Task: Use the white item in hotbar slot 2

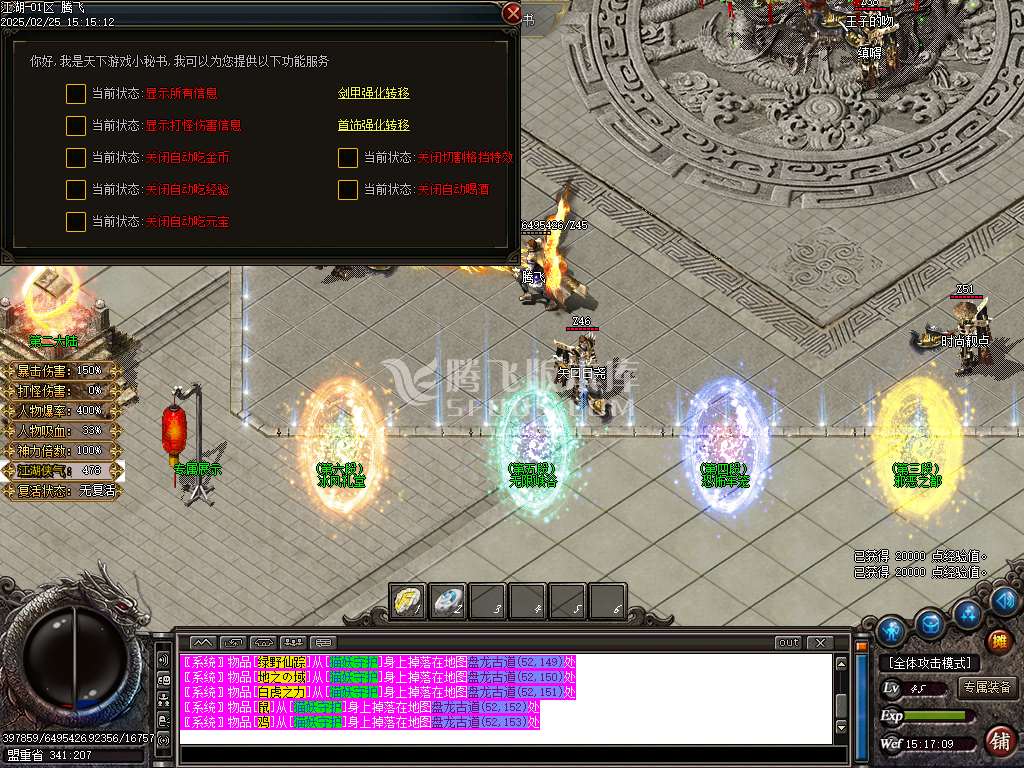Action: coord(448,601)
